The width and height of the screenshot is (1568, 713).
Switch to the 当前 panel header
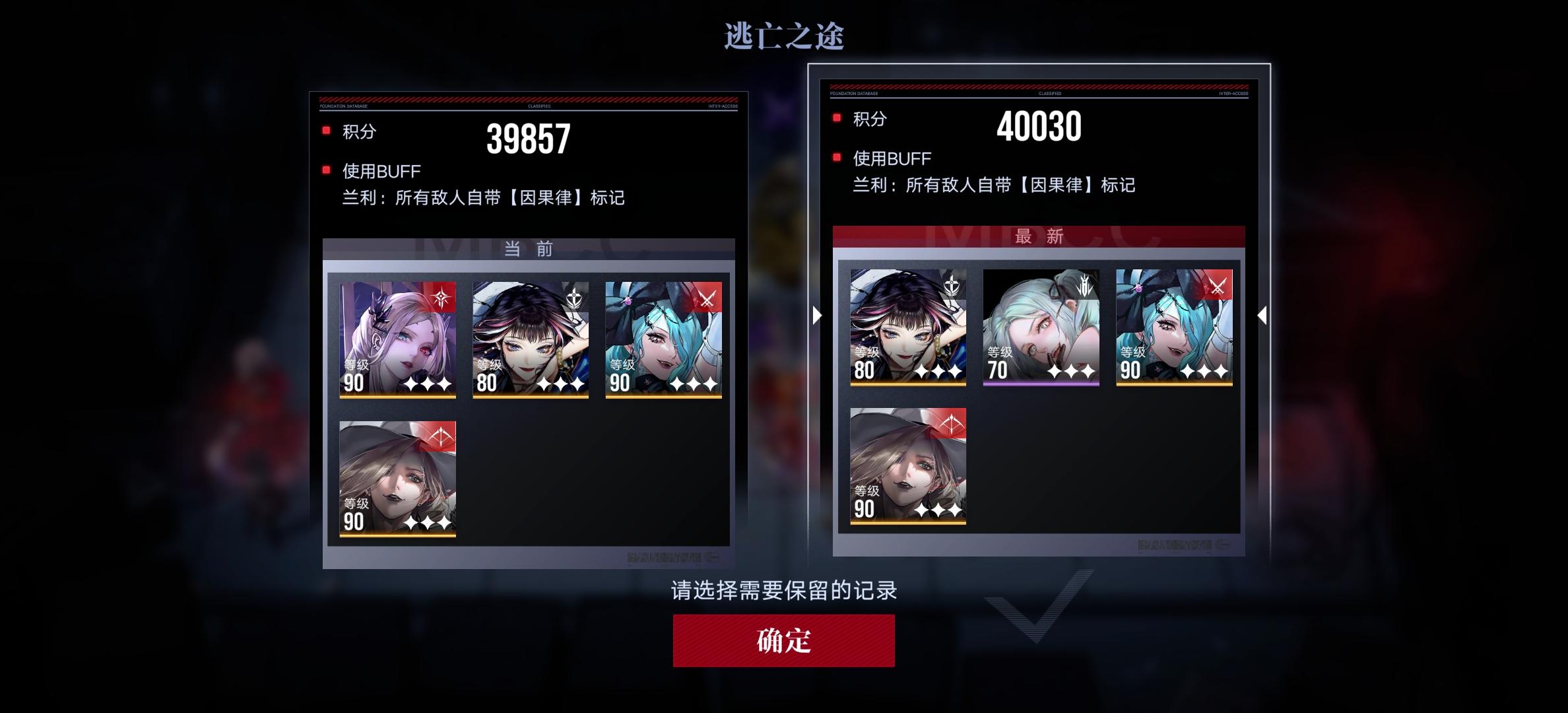click(528, 250)
